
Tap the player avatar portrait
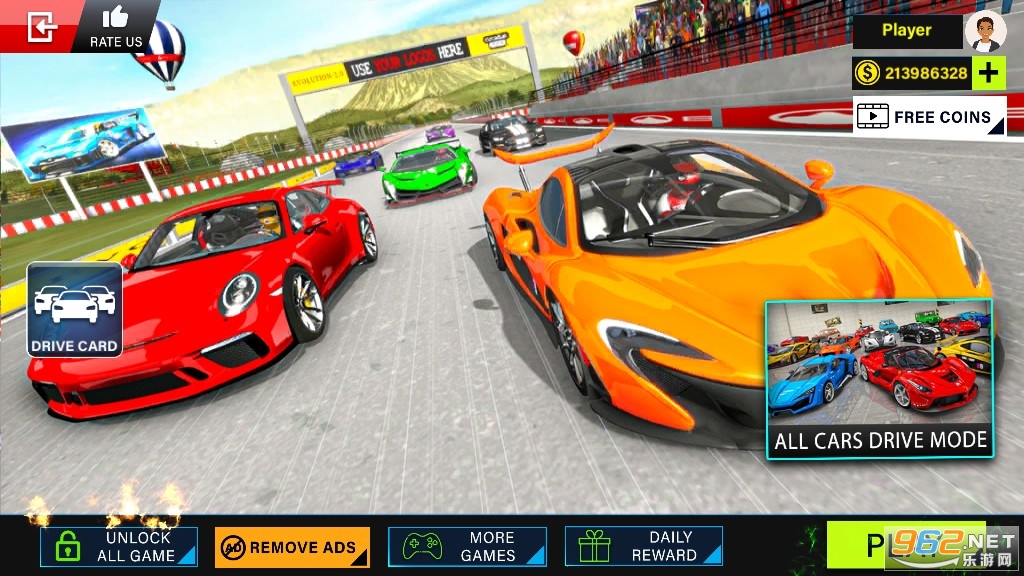click(985, 31)
